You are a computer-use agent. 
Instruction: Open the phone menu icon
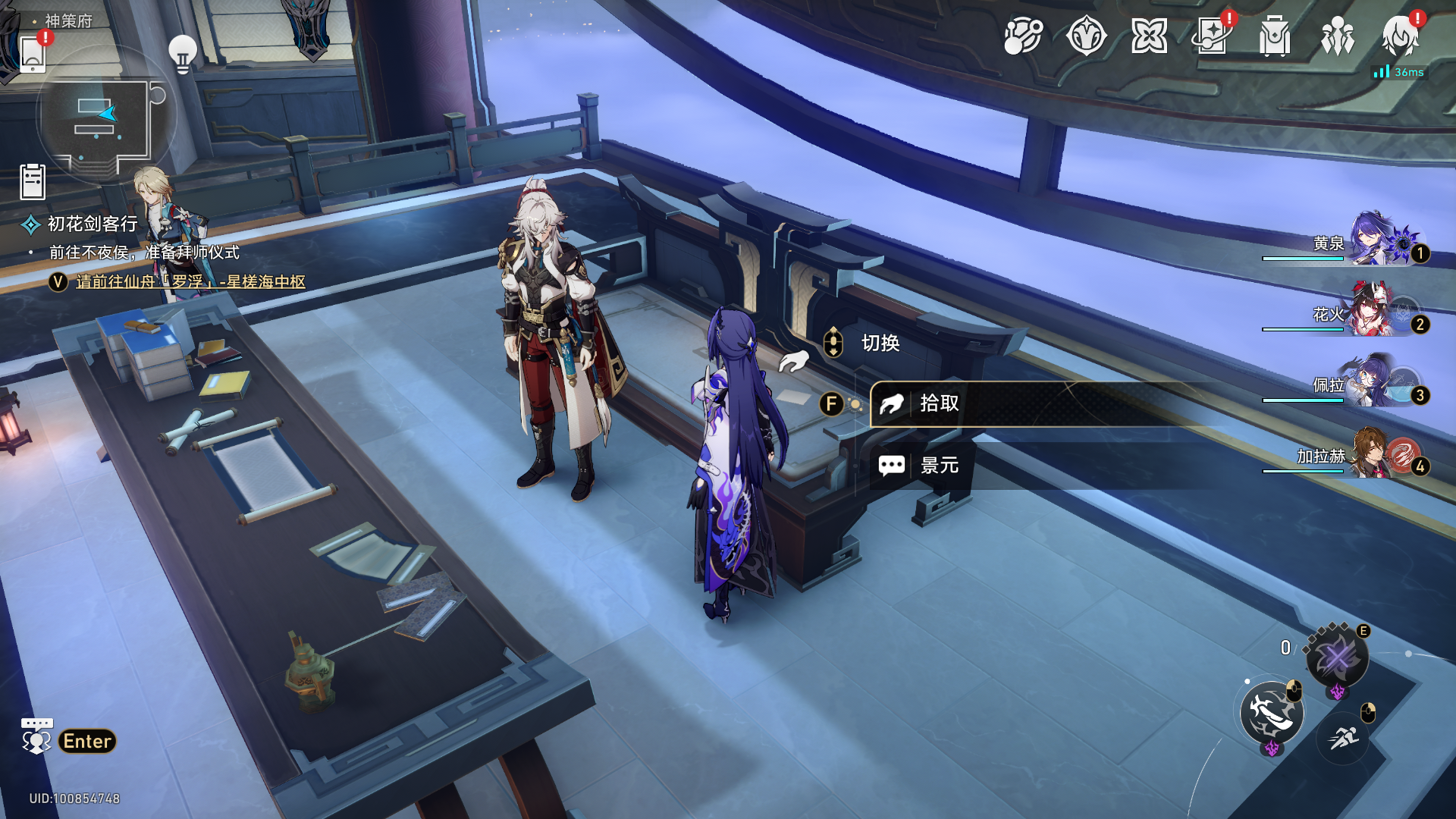pyautogui.click(x=33, y=53)
